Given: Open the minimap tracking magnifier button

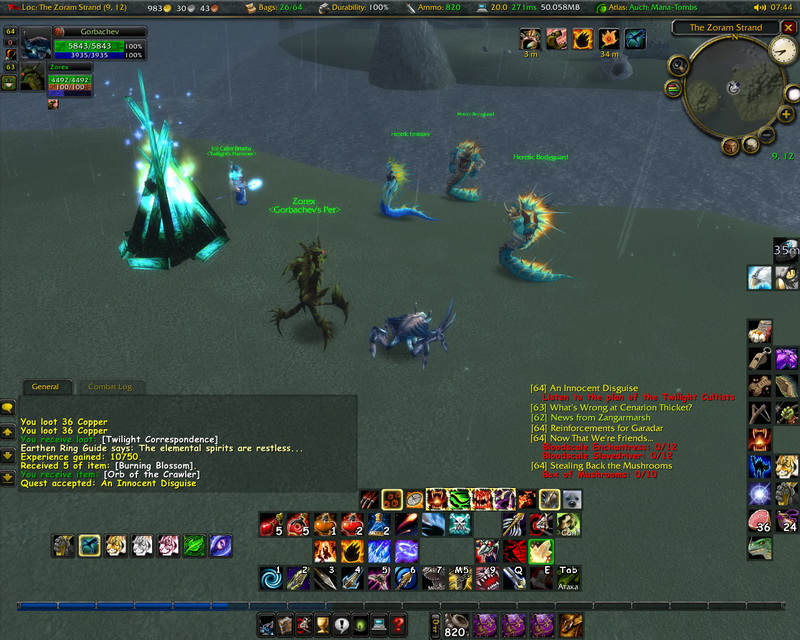Looking at the screenshot, I should [x=677, y=66].
